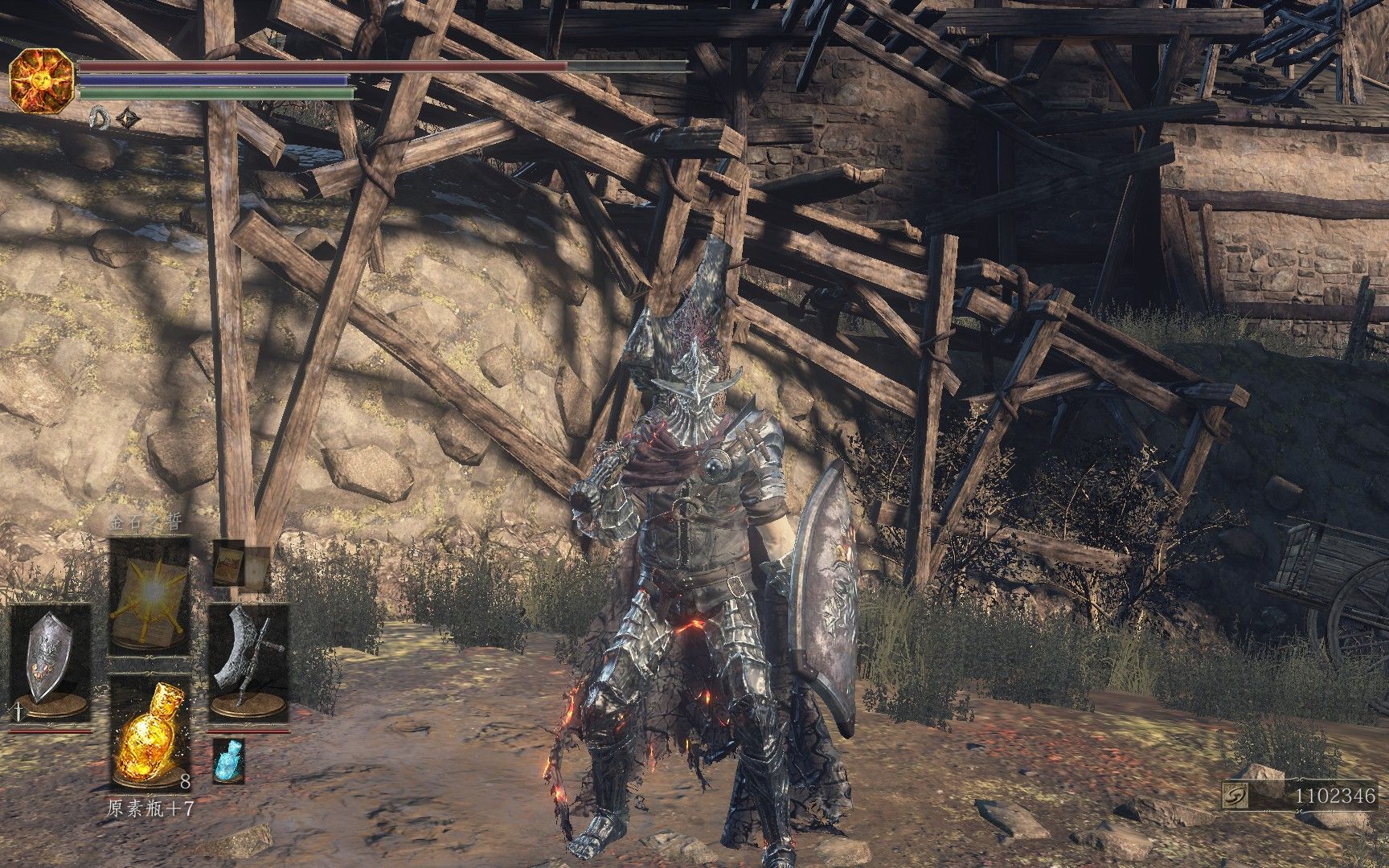The height and width of the screenshot is (868, 1389).
Task: Click the diamond-shaped buff status icon
Action: 128,118
